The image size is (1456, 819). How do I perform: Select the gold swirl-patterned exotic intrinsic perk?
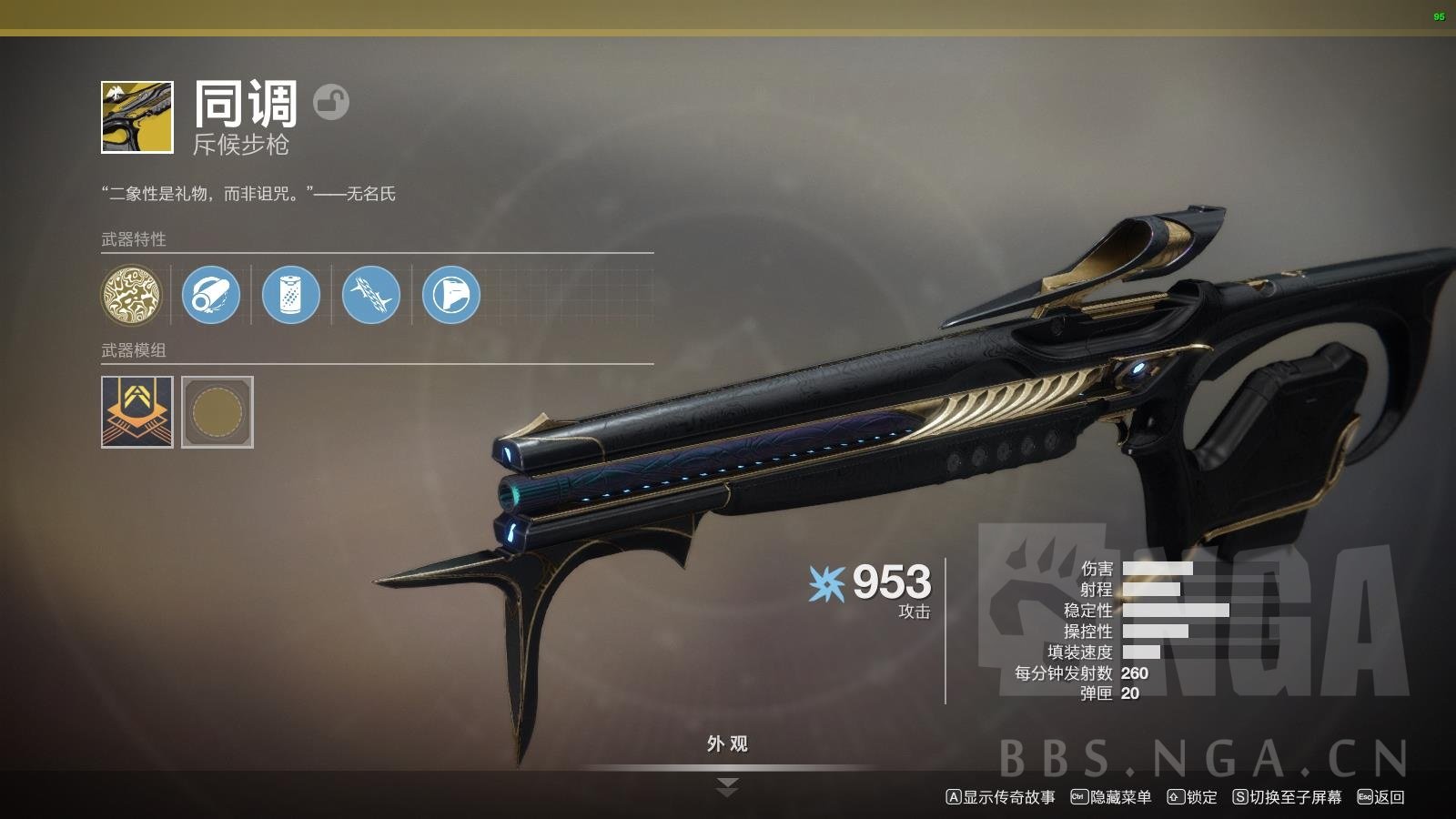click(x=131, y=295)
